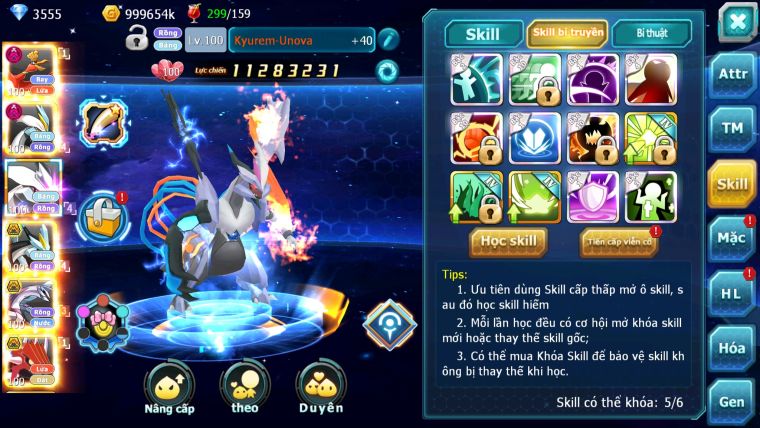Screen dimensions: 760x428
Task: Switch to the Hóa side tab
Action: point(732,347)
